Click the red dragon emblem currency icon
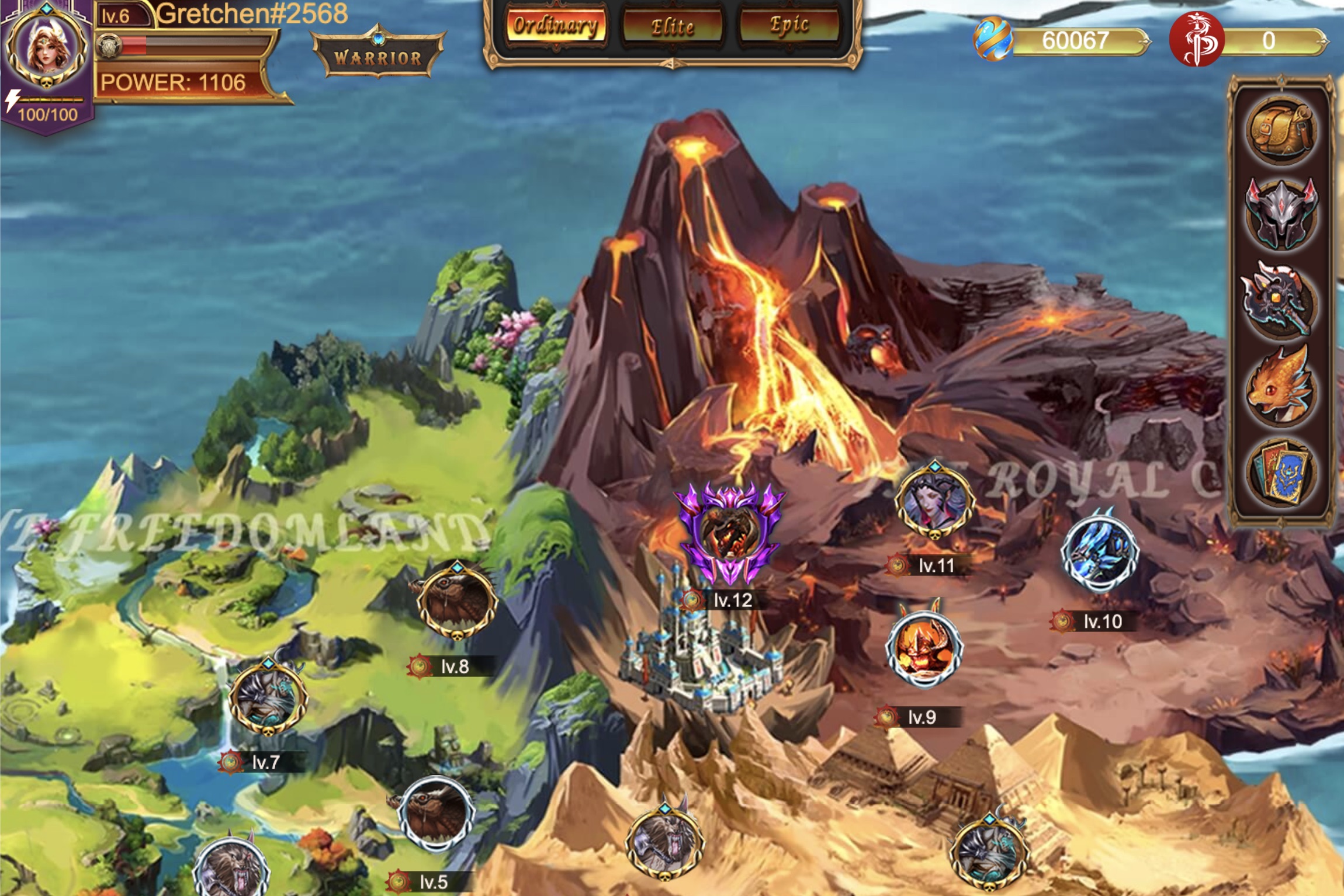The height and width of the screenshot is (896, 1344). click(1196, 40)
